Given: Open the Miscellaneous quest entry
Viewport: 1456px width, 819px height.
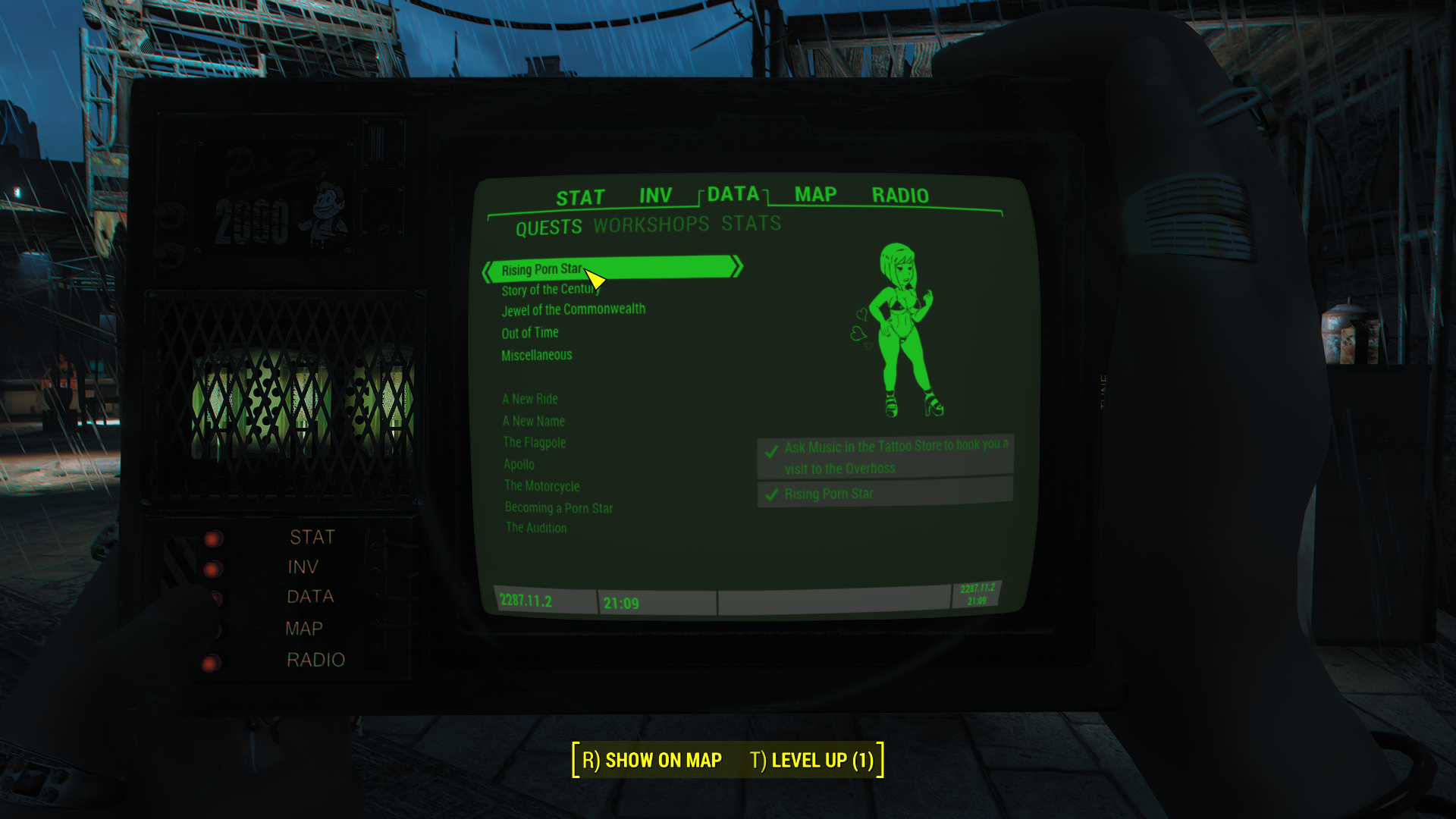Looking at the screenshot, I should pos(537,355).
